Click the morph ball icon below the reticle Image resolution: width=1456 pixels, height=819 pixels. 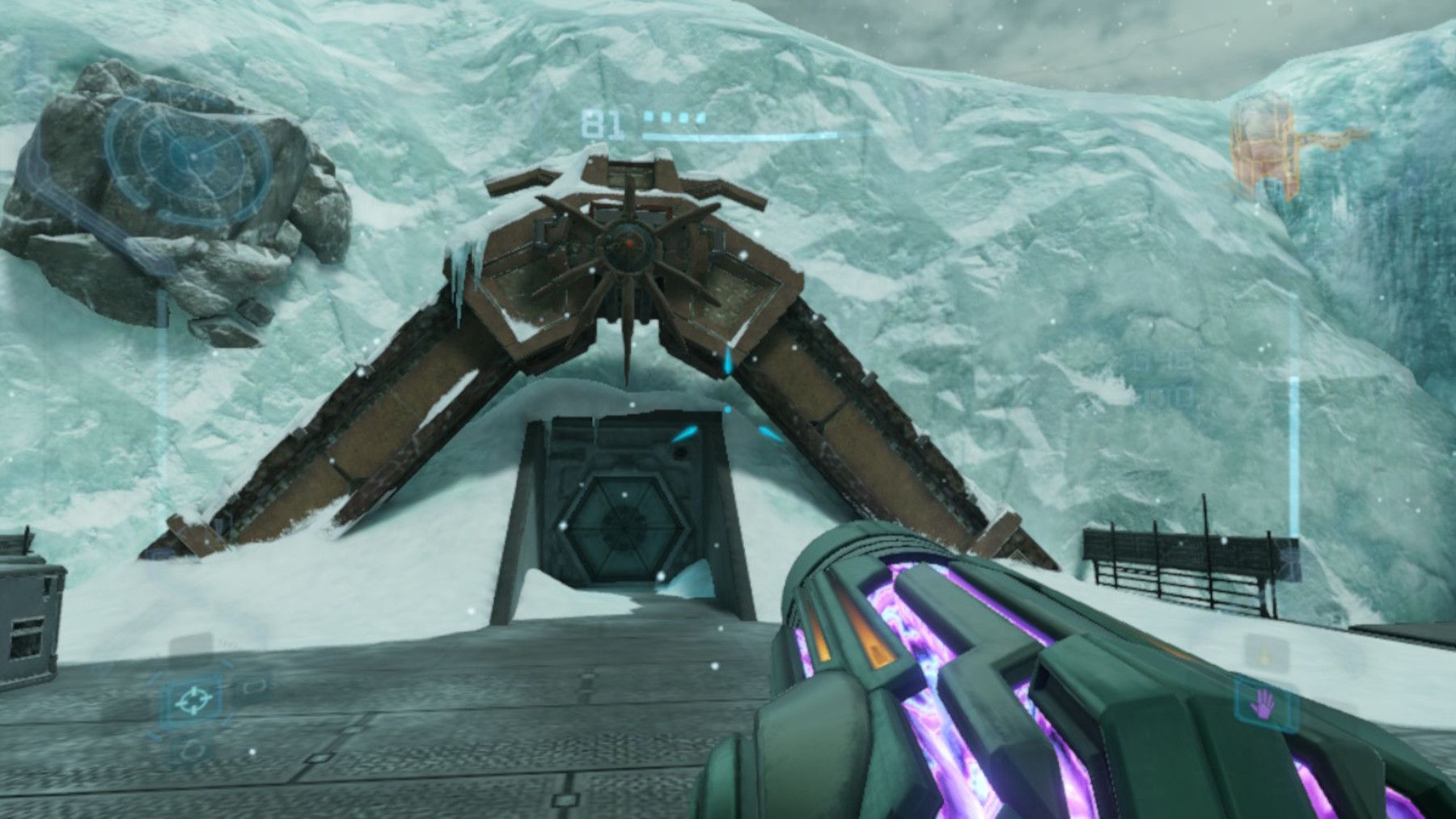(x=193, y=749)
